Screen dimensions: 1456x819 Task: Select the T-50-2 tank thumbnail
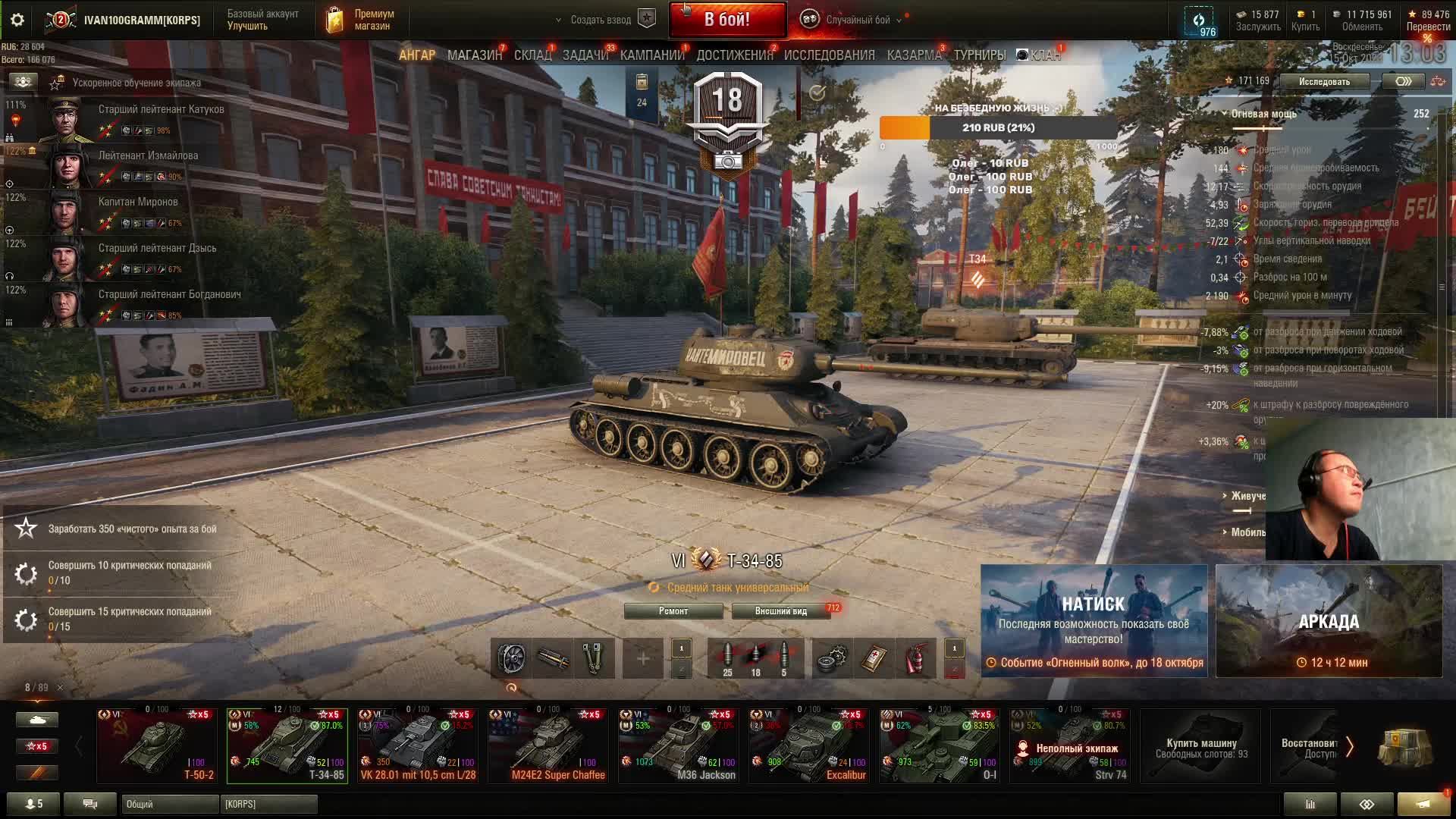(157, 745)
